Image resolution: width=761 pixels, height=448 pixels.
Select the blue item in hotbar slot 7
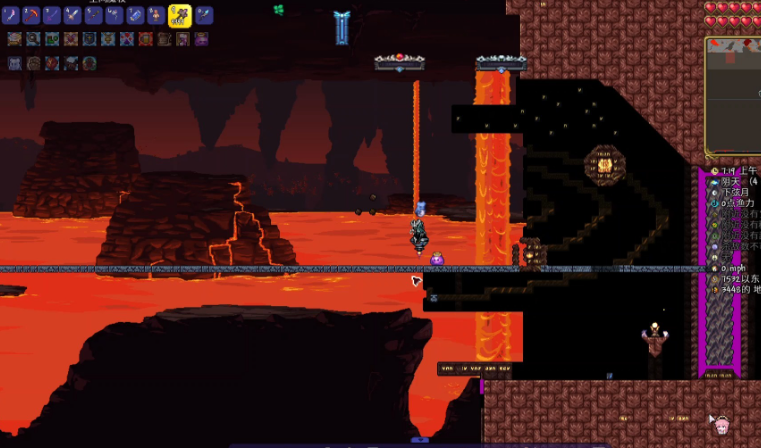tap(135, 15)
